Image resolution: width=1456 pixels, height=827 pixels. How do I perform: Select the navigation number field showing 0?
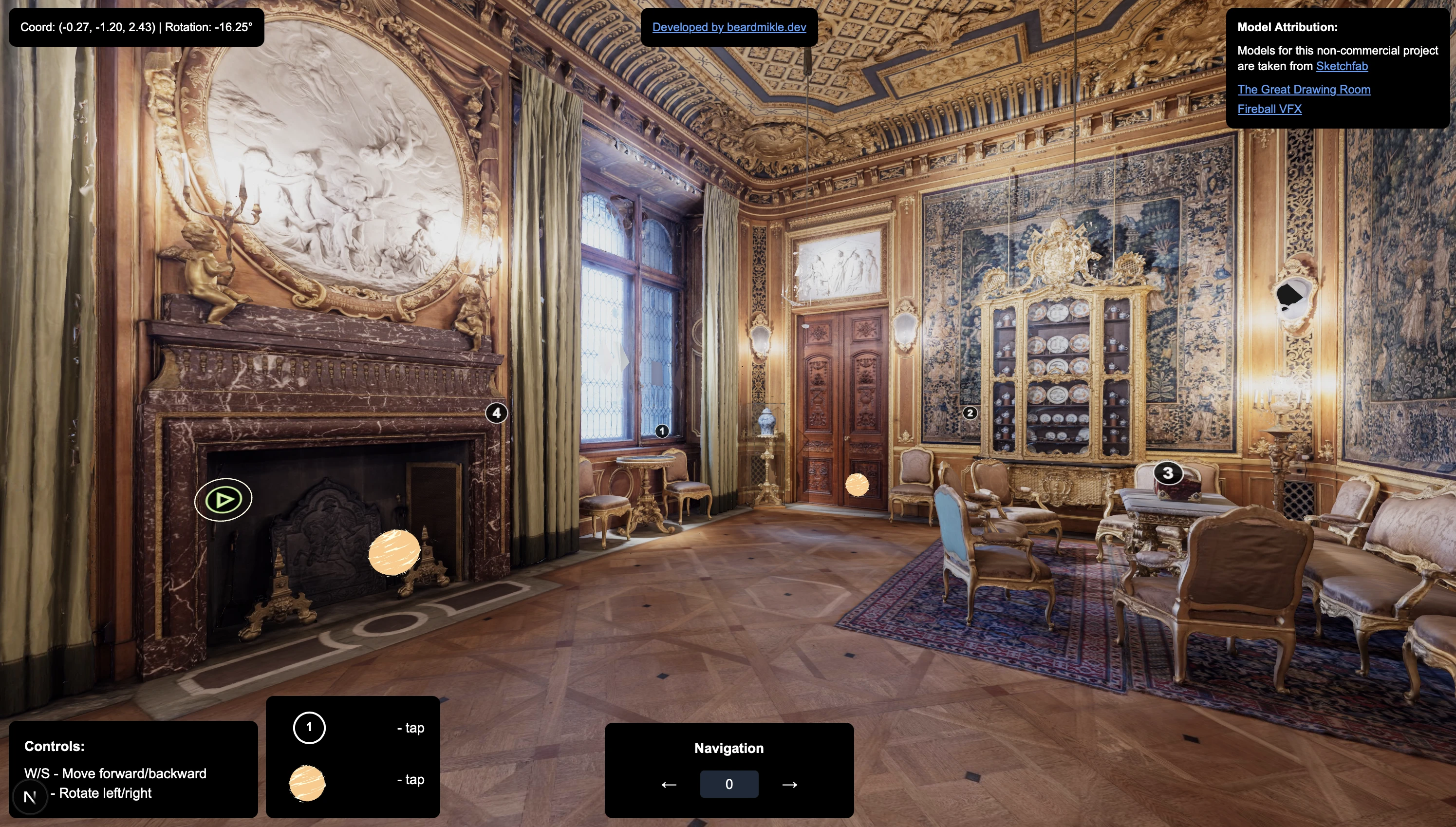pos(728,784)
